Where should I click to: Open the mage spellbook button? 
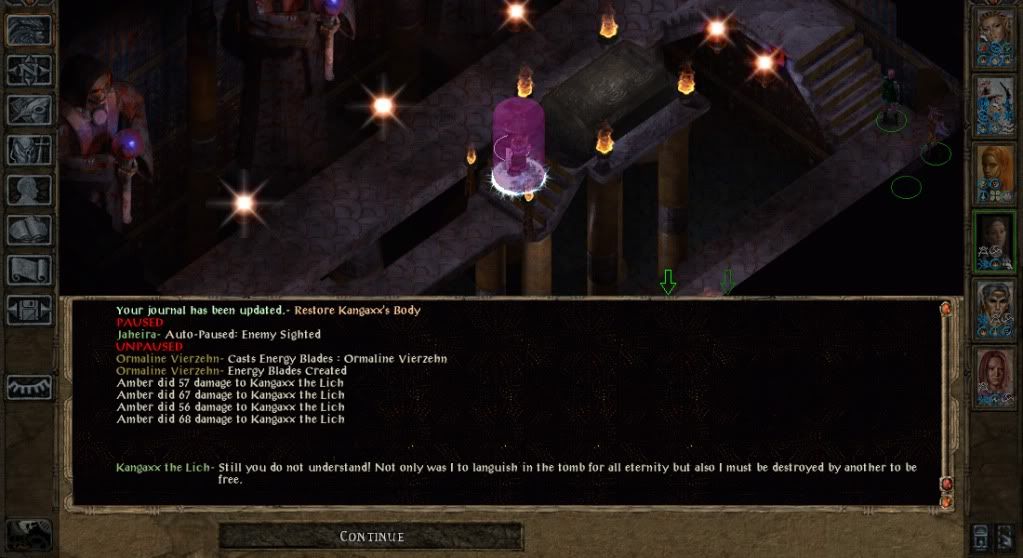tap(29, 230)
